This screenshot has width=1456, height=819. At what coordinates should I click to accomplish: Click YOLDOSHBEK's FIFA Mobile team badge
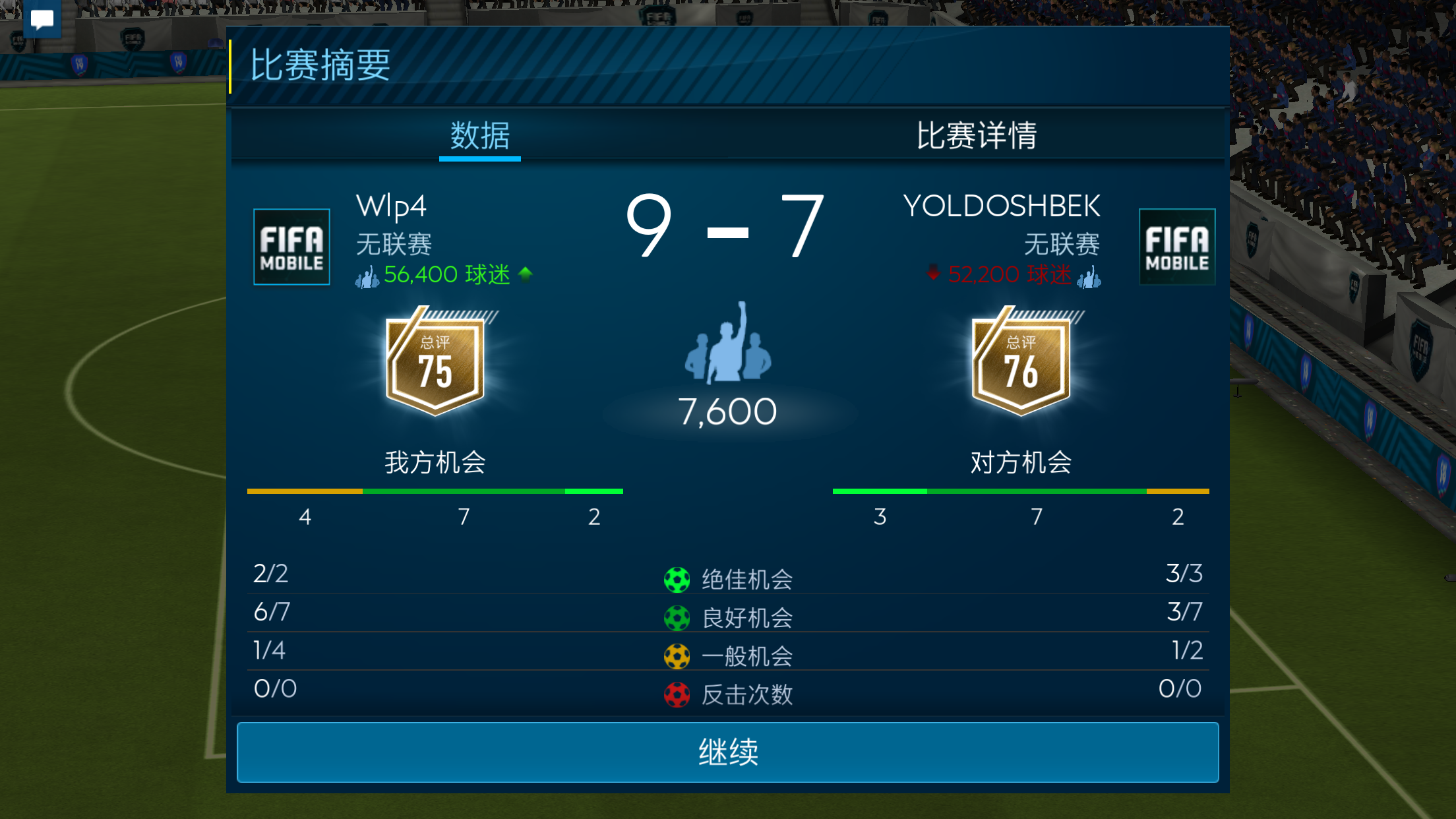pyautogui.click(x=1177, y=247)
